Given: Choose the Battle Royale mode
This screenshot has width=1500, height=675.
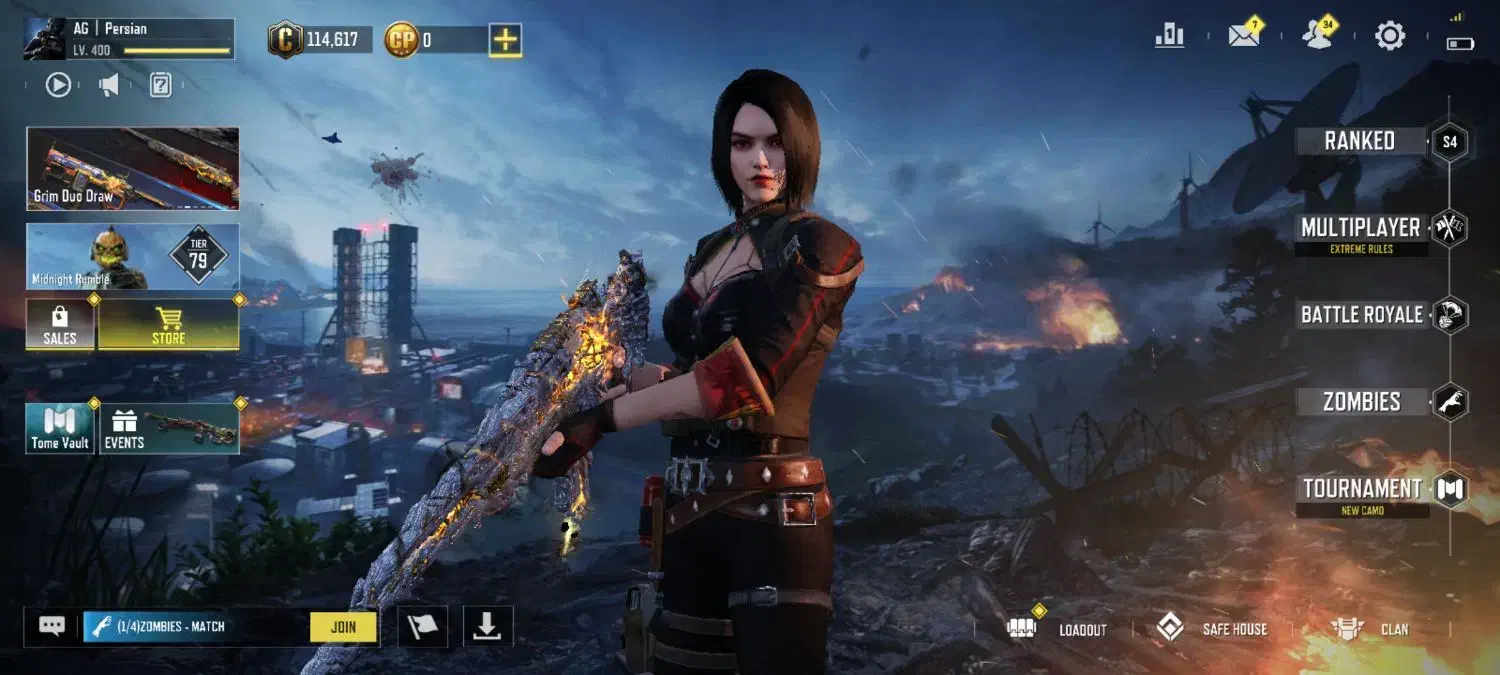Looking at the screenshot, I should (1362, 315).
